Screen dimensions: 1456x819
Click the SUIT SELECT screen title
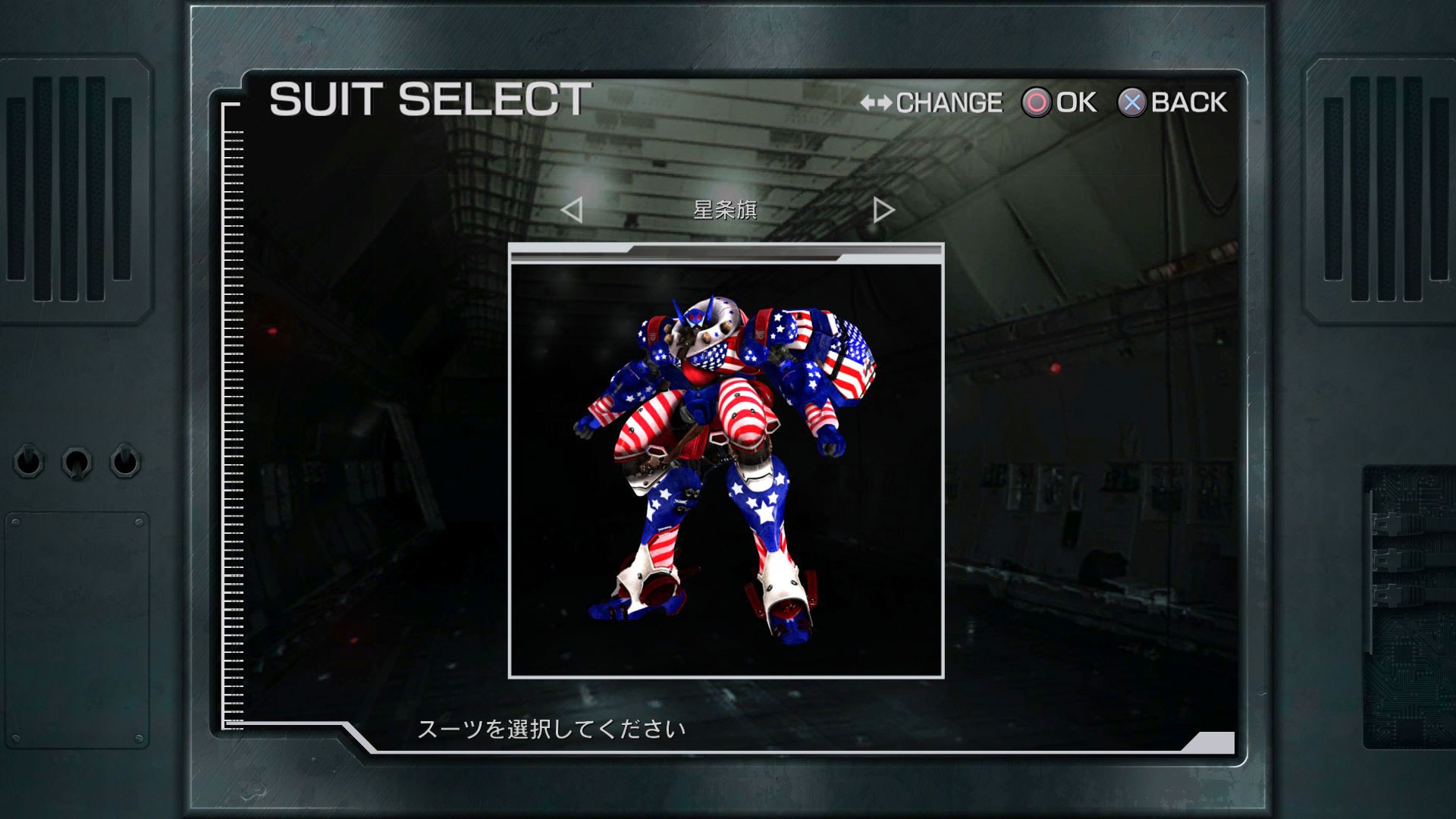coord(429,97)
